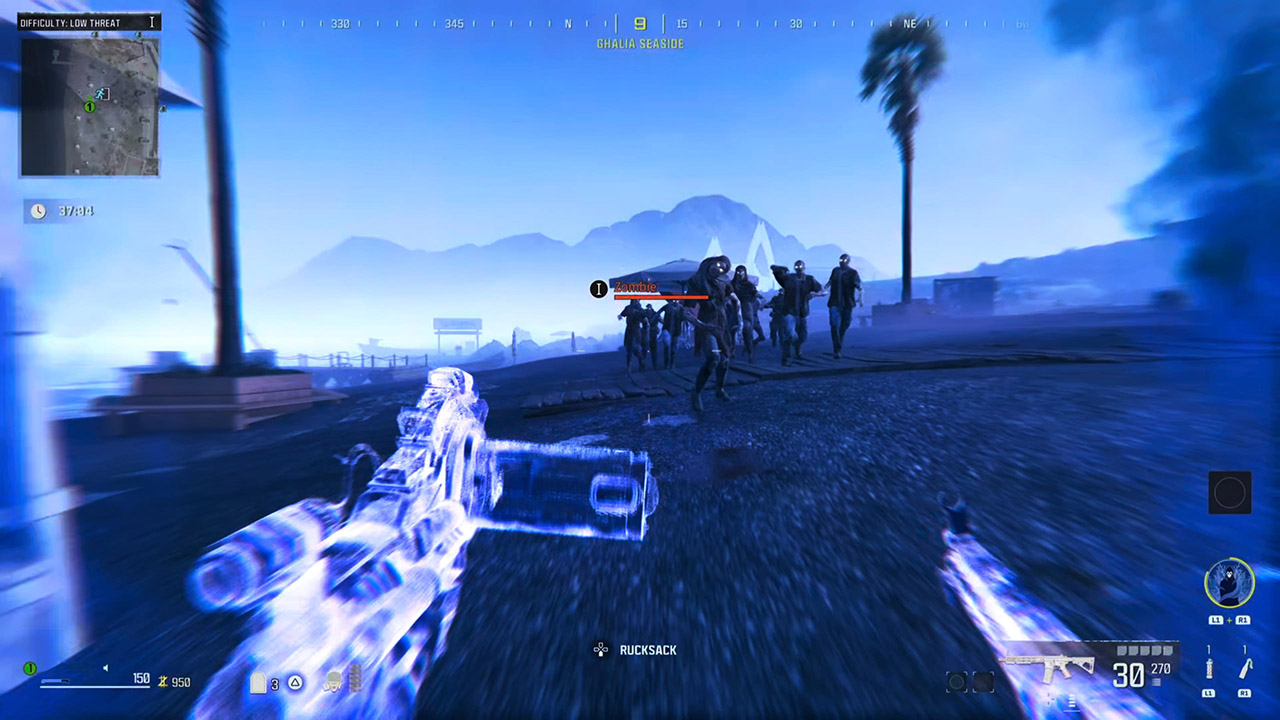Click the row of armor plate slots above ammo
This screenshot has height=720, width=1280.
(x=1143, y=651)
